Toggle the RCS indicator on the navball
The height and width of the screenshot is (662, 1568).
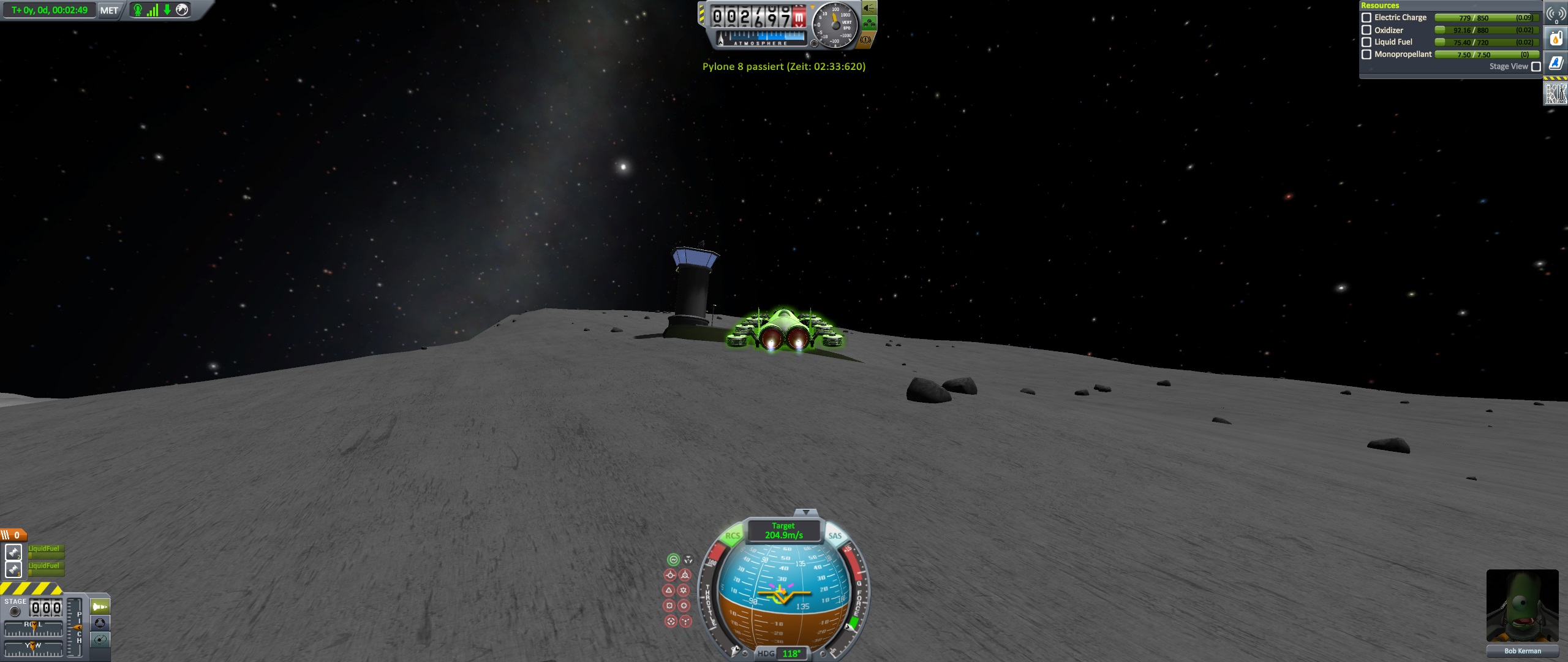(732, 536)
